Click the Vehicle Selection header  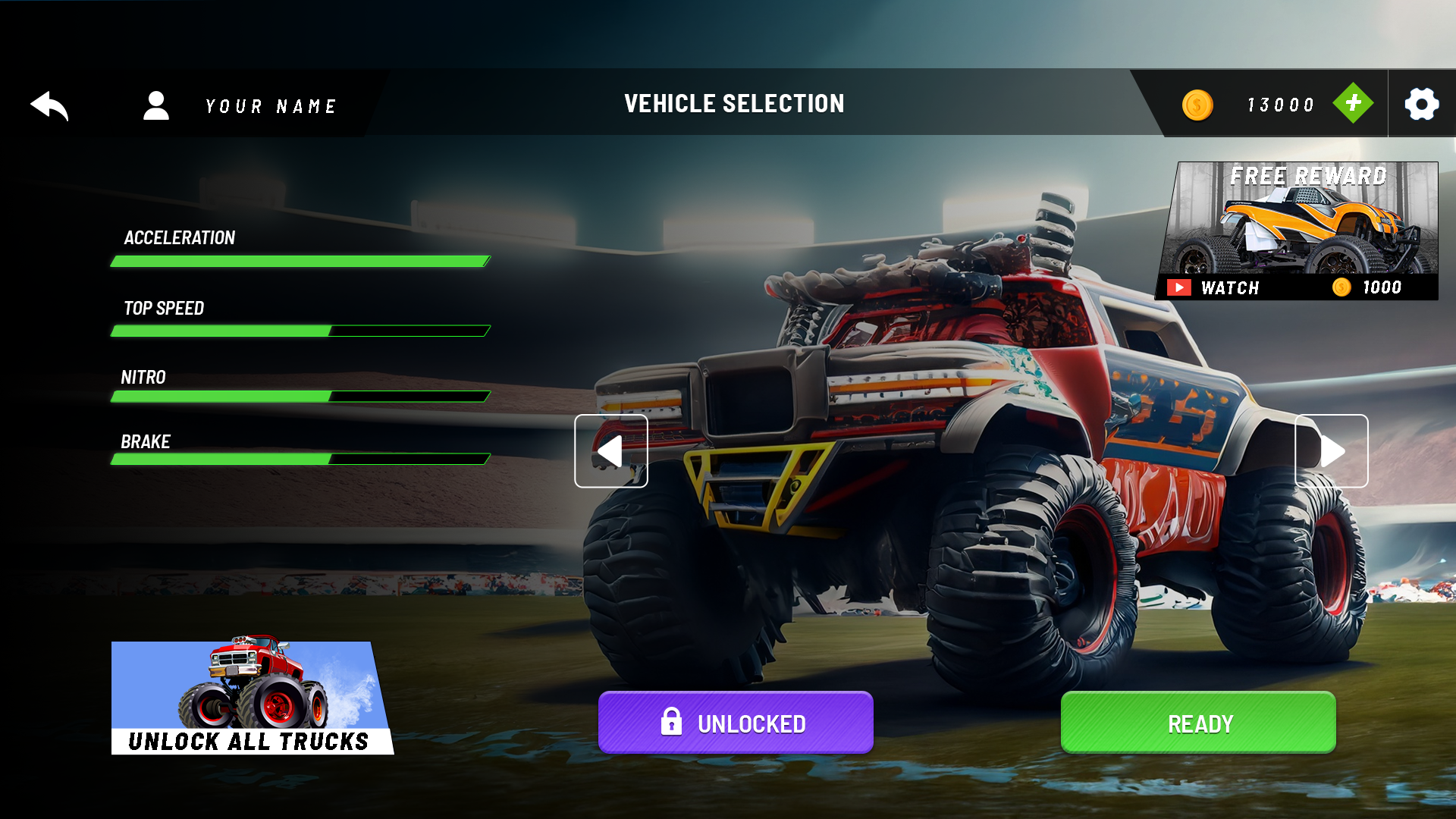click(733, 104)
